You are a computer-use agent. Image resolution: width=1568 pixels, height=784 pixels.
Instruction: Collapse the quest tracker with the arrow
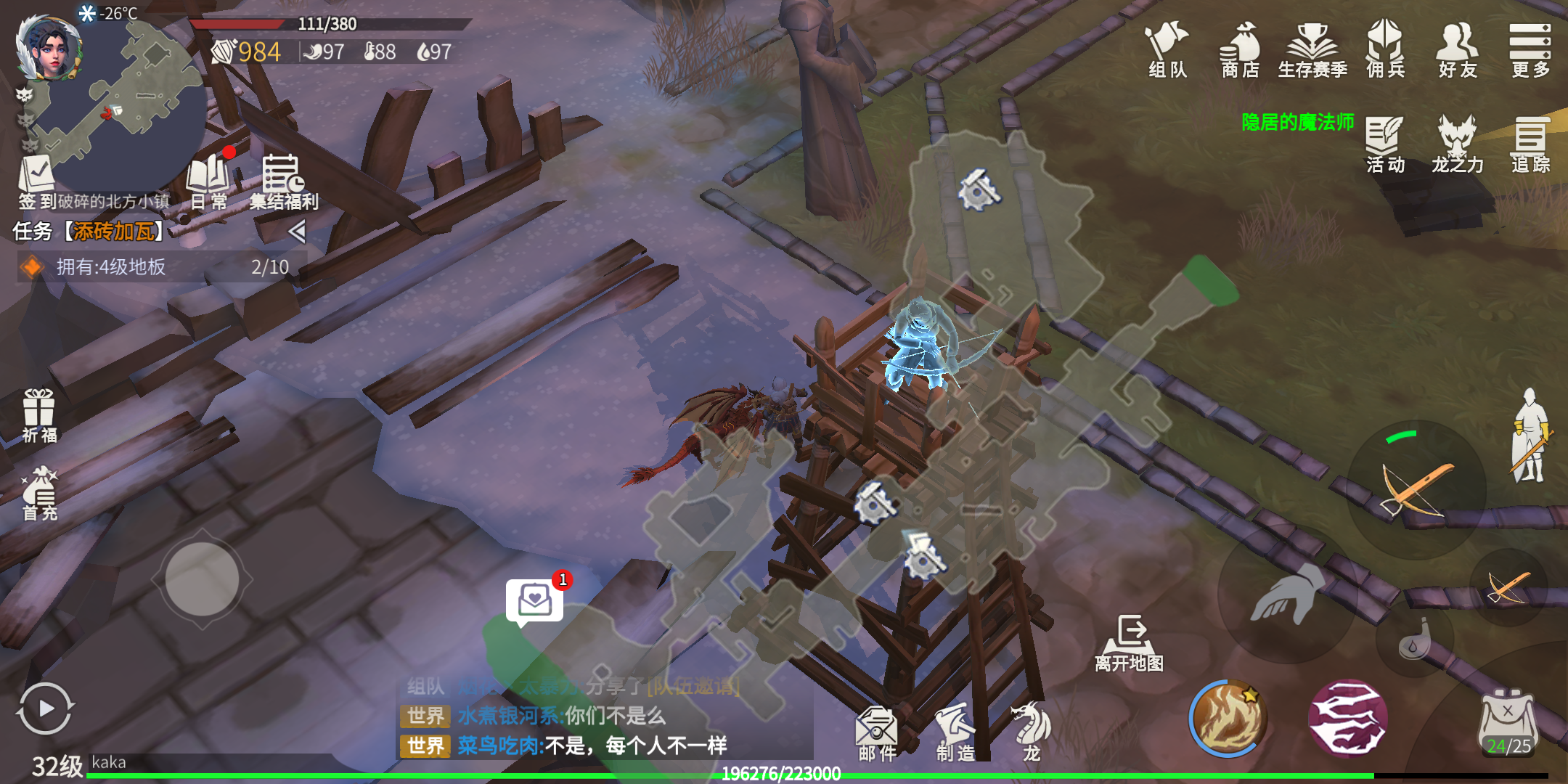tap(296, 232)
